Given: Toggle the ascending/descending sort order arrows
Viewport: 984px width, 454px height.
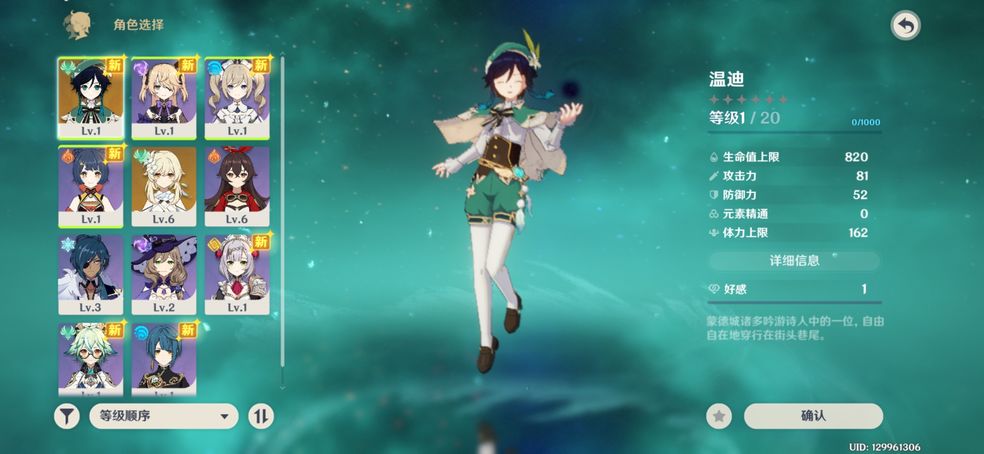Looking at the screenshot, I should pyautogui.click(x=260, y=416).
